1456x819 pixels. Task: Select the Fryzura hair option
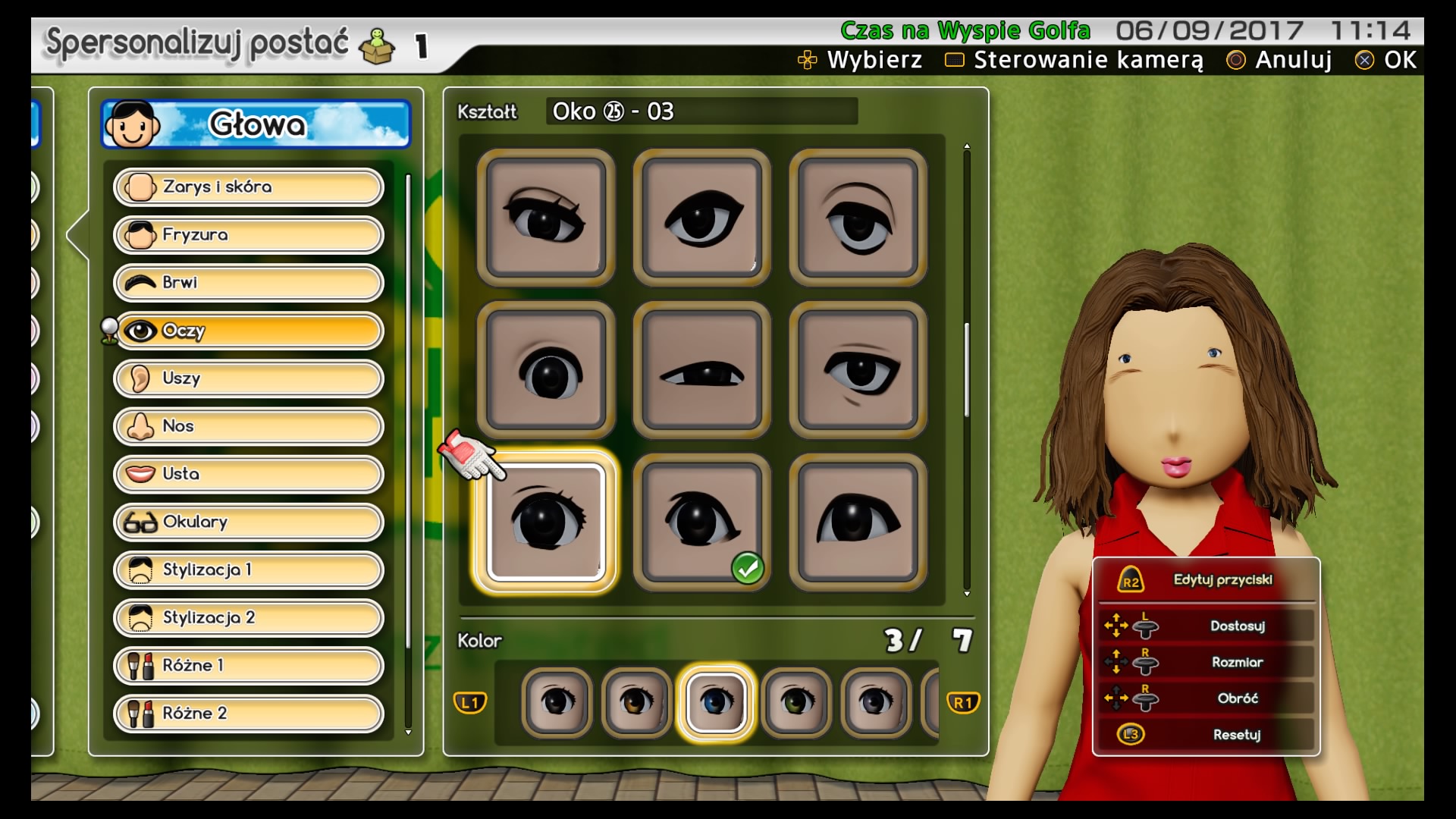coord(249,235)
